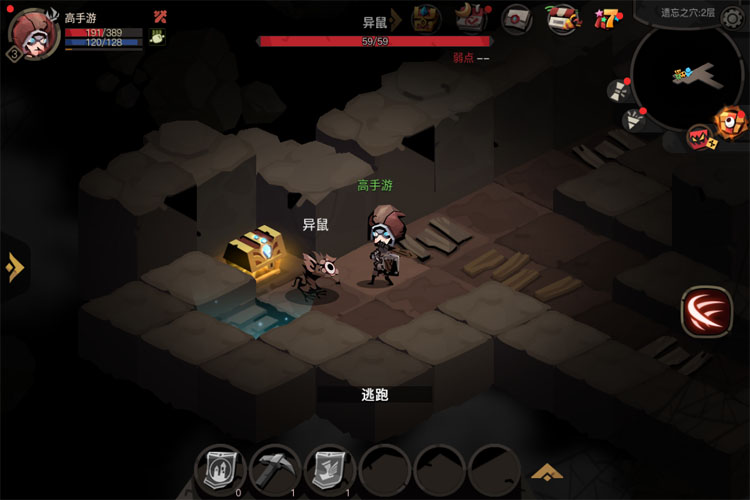This screenshot has height=500, width=750.
Task: Open the treasure chest with blue gem icon
Action: 427,17
